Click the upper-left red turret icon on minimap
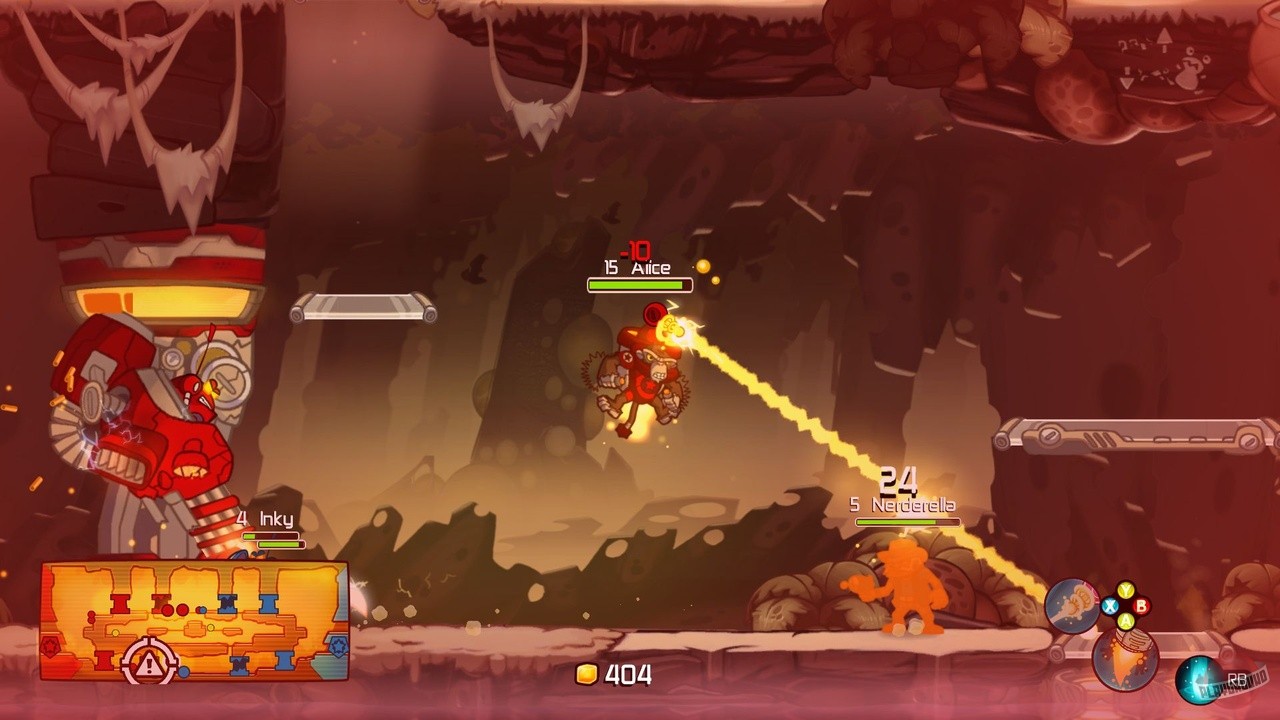1280x720 pixels. point(118,605)
